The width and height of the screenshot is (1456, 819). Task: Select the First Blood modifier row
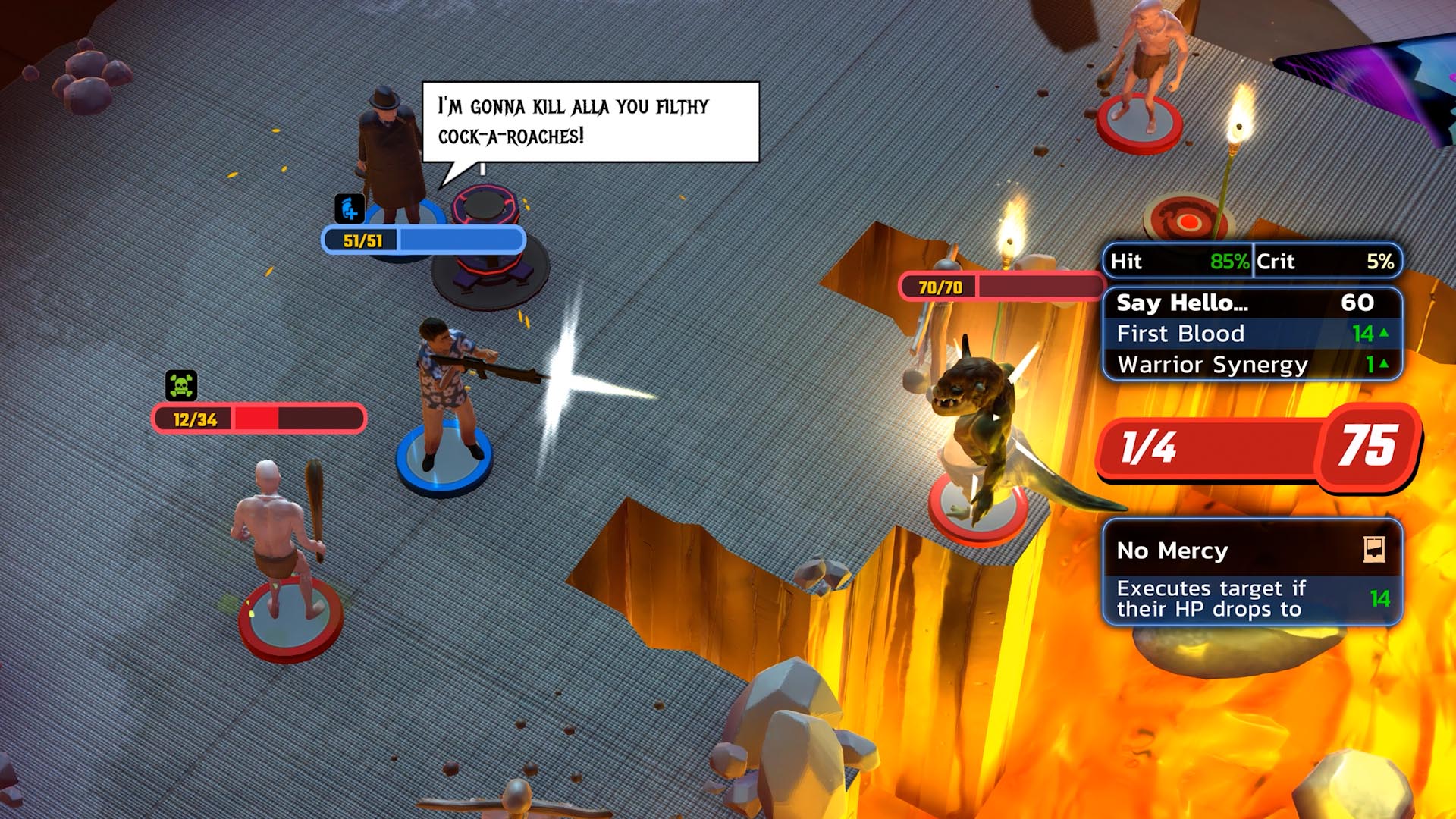1251,334
